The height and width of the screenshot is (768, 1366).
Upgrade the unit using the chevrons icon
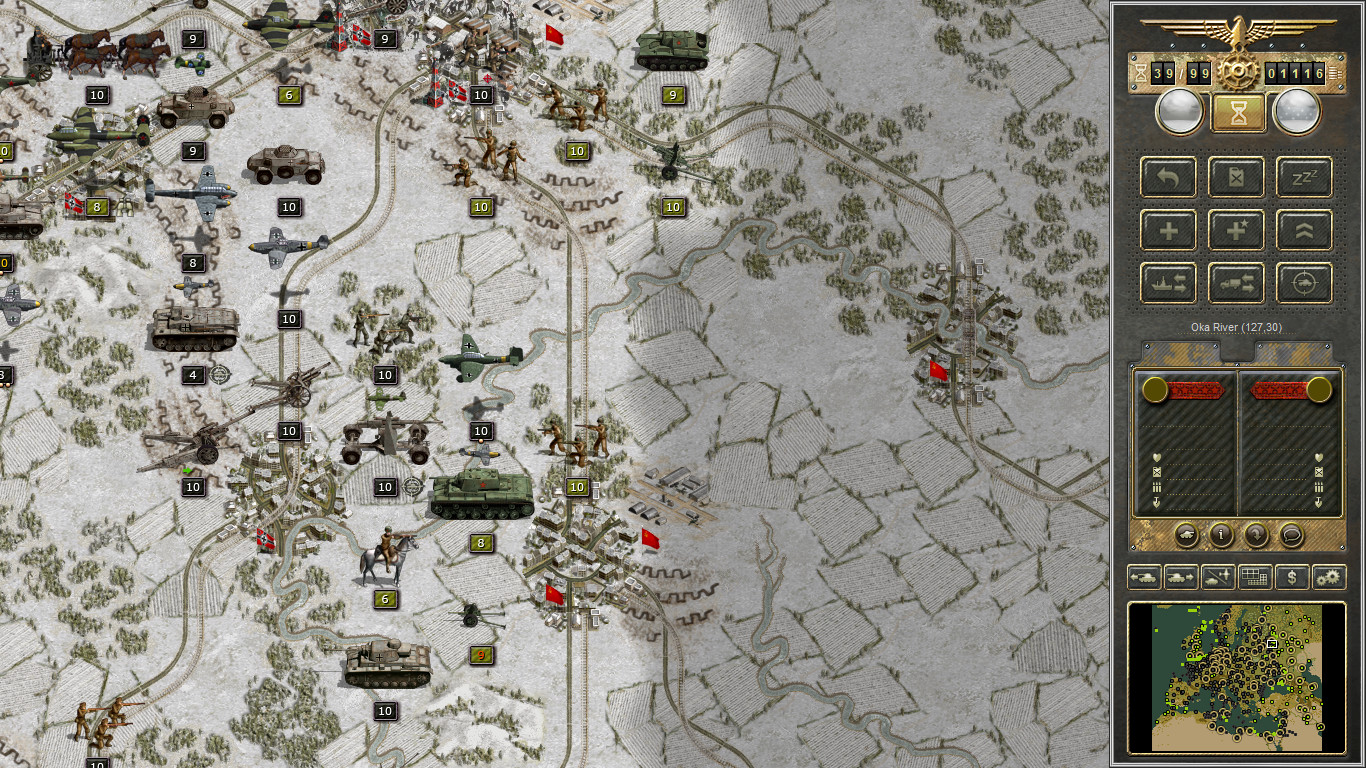[1304, 230]
